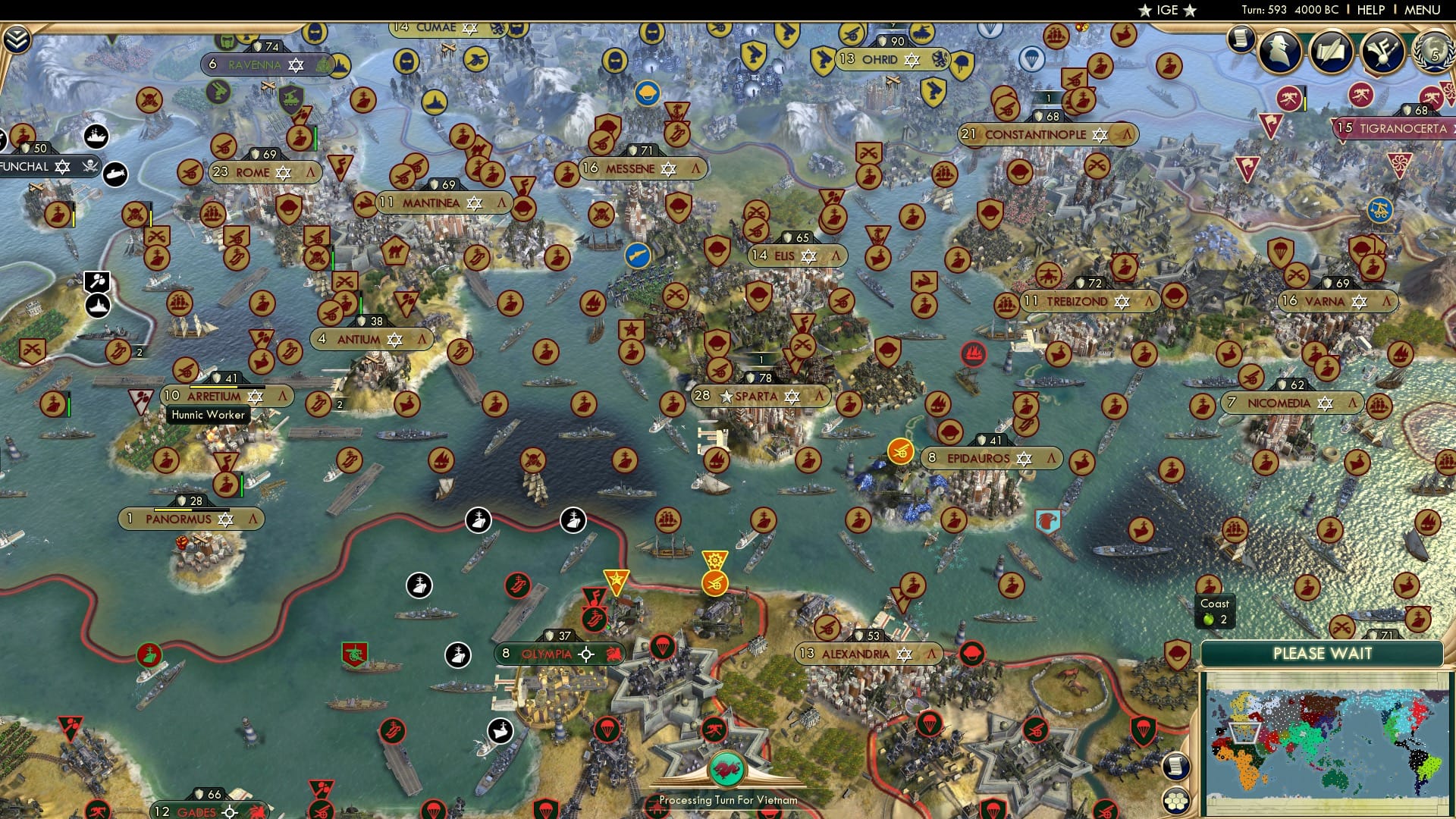Open the Culture overview icon
Viewport: 1456px width, 819px height.
pos(1382,52)
